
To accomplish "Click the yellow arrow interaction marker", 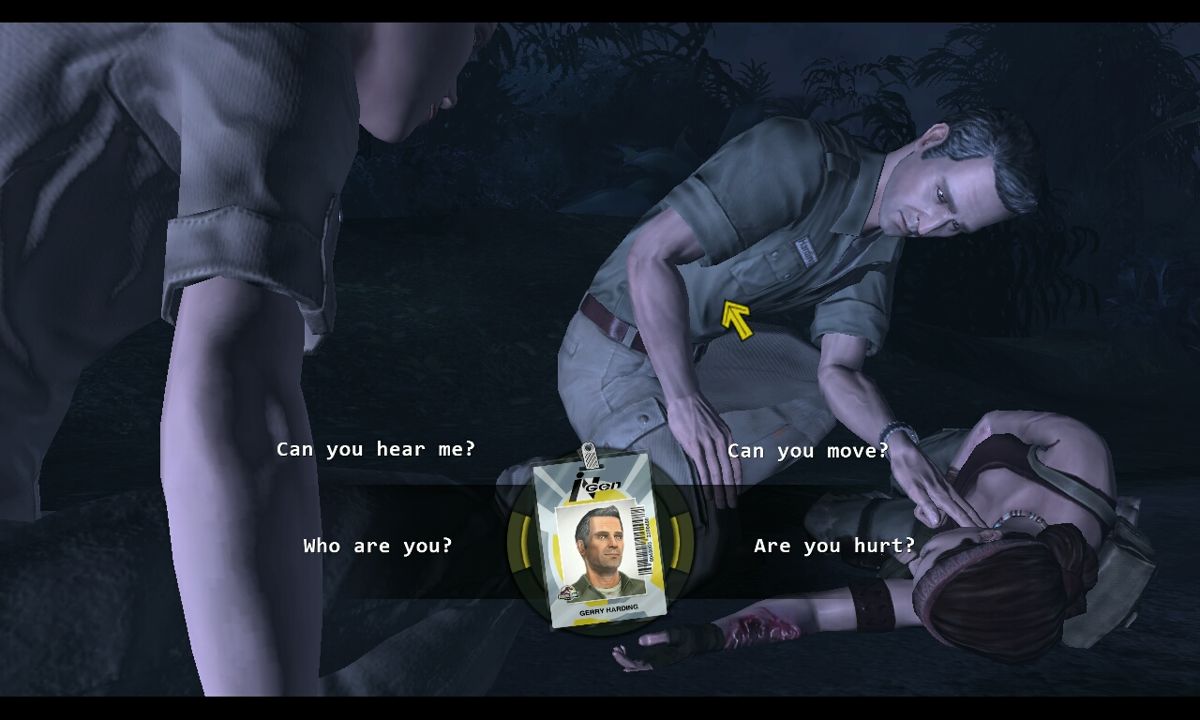I will click(737, 321).
